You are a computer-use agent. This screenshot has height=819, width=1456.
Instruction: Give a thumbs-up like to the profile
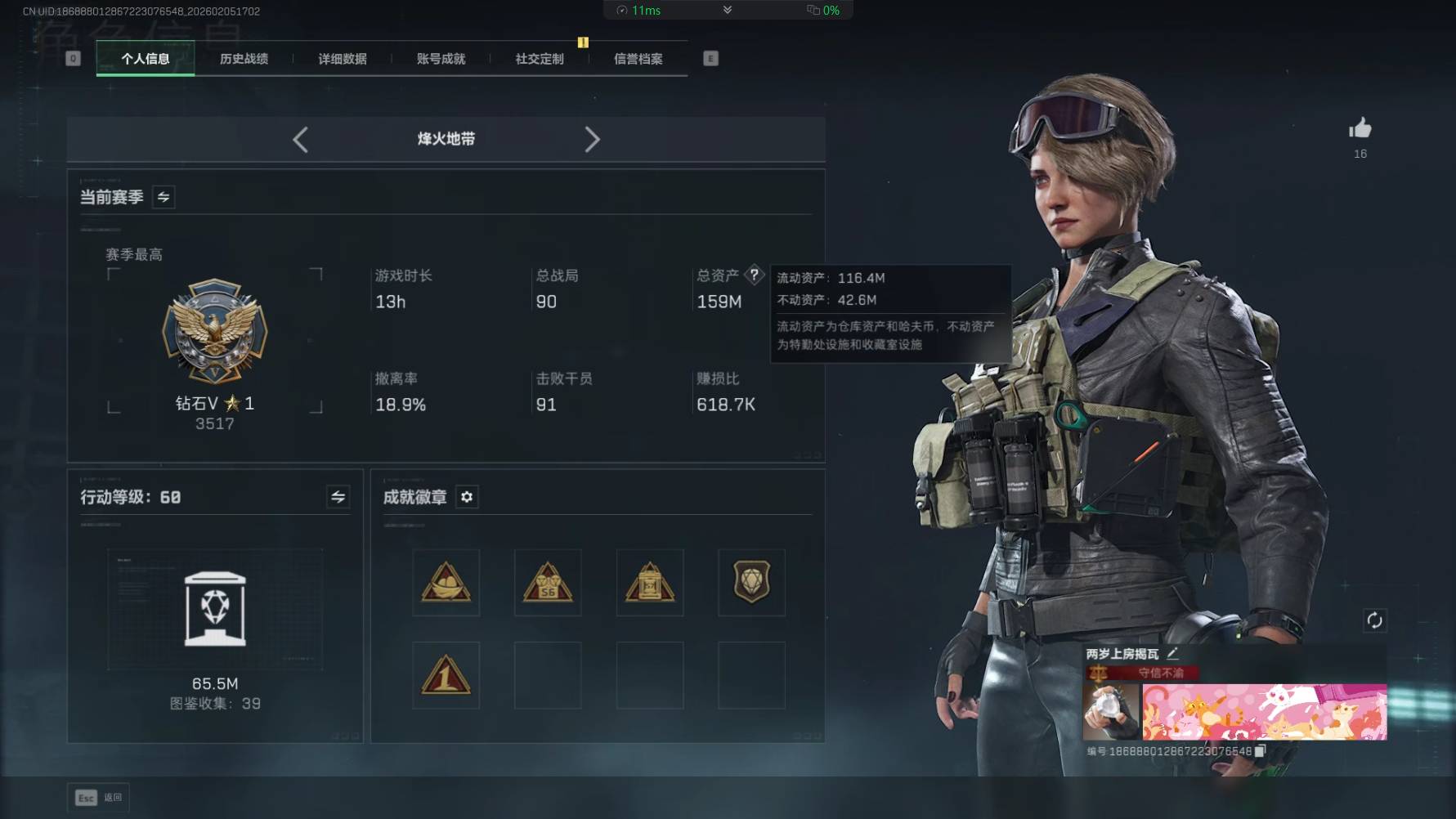coord(1360,129)
